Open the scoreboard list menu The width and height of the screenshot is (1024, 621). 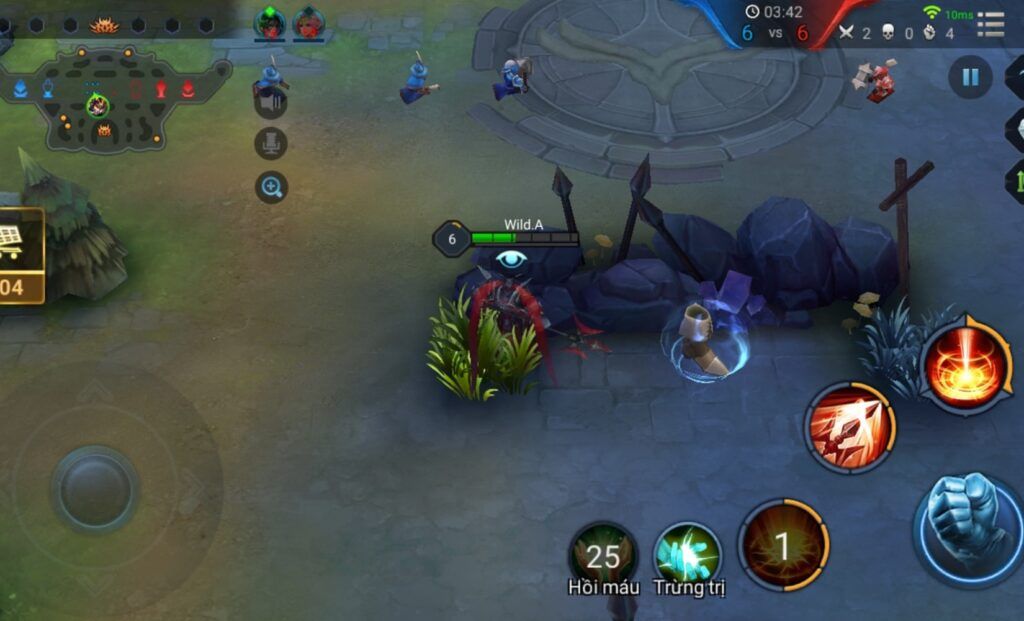990,24
